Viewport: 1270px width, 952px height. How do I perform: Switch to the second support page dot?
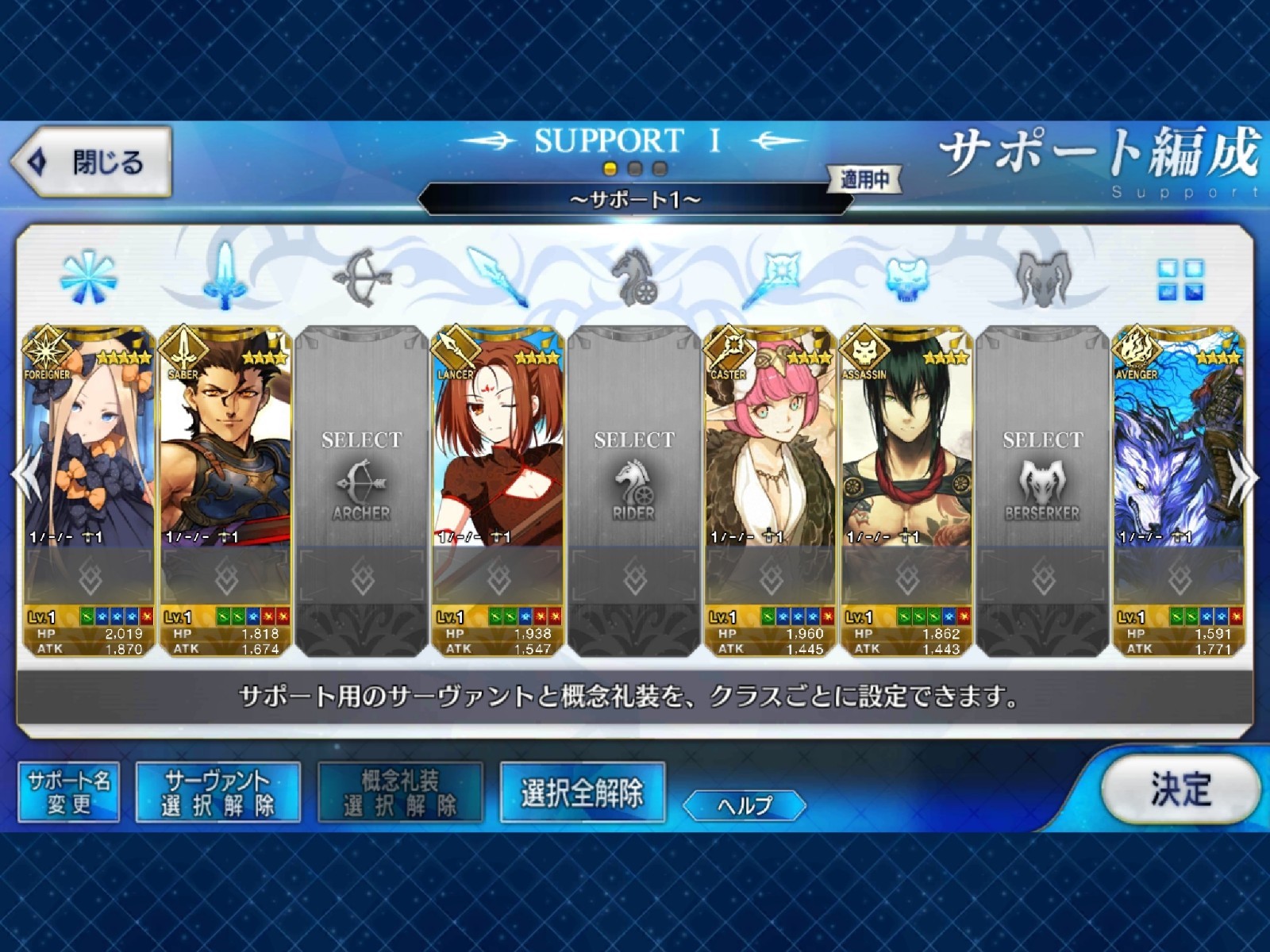(x=633, y=167)
